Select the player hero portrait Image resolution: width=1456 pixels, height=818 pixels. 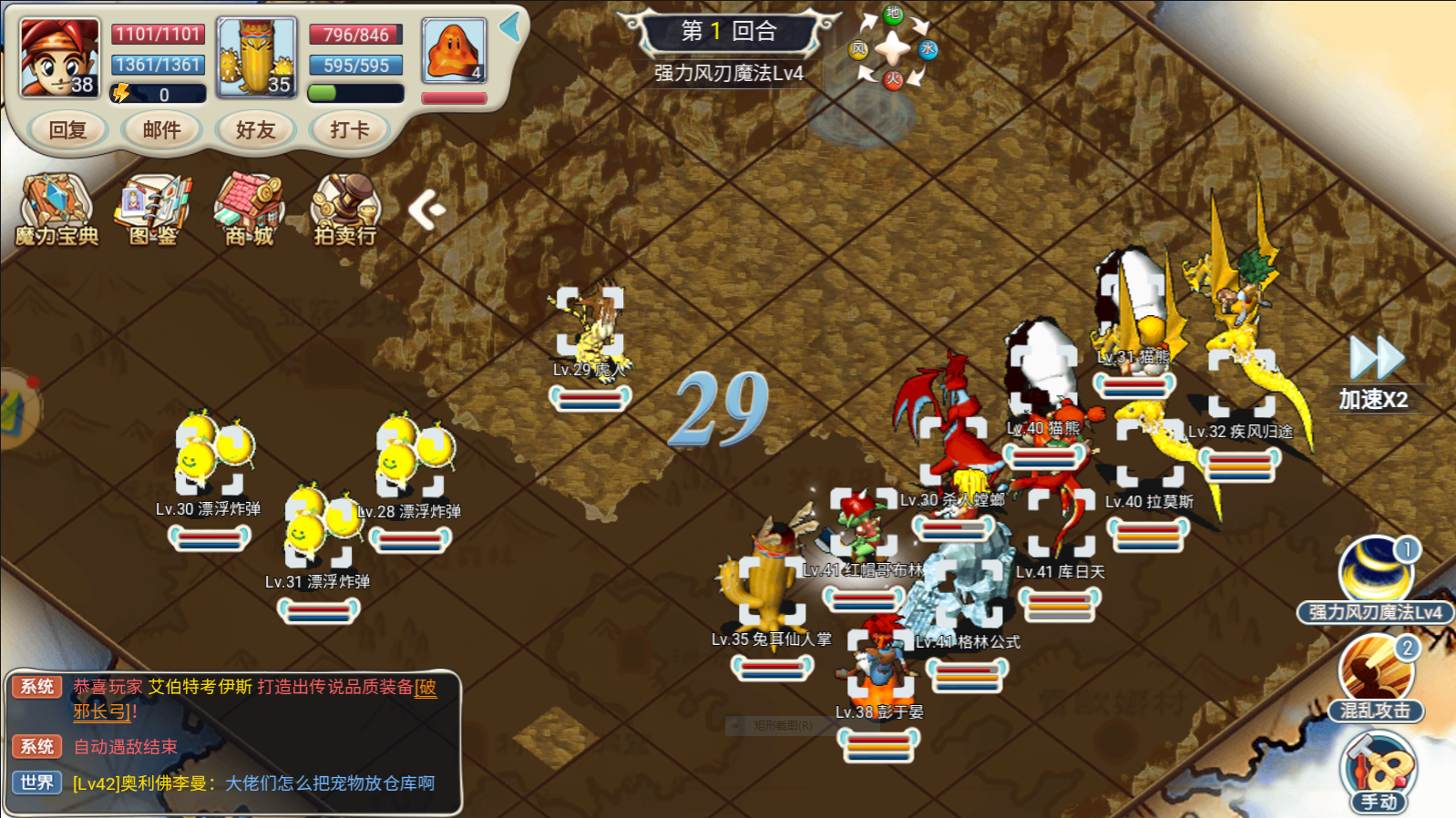(60, 57)
